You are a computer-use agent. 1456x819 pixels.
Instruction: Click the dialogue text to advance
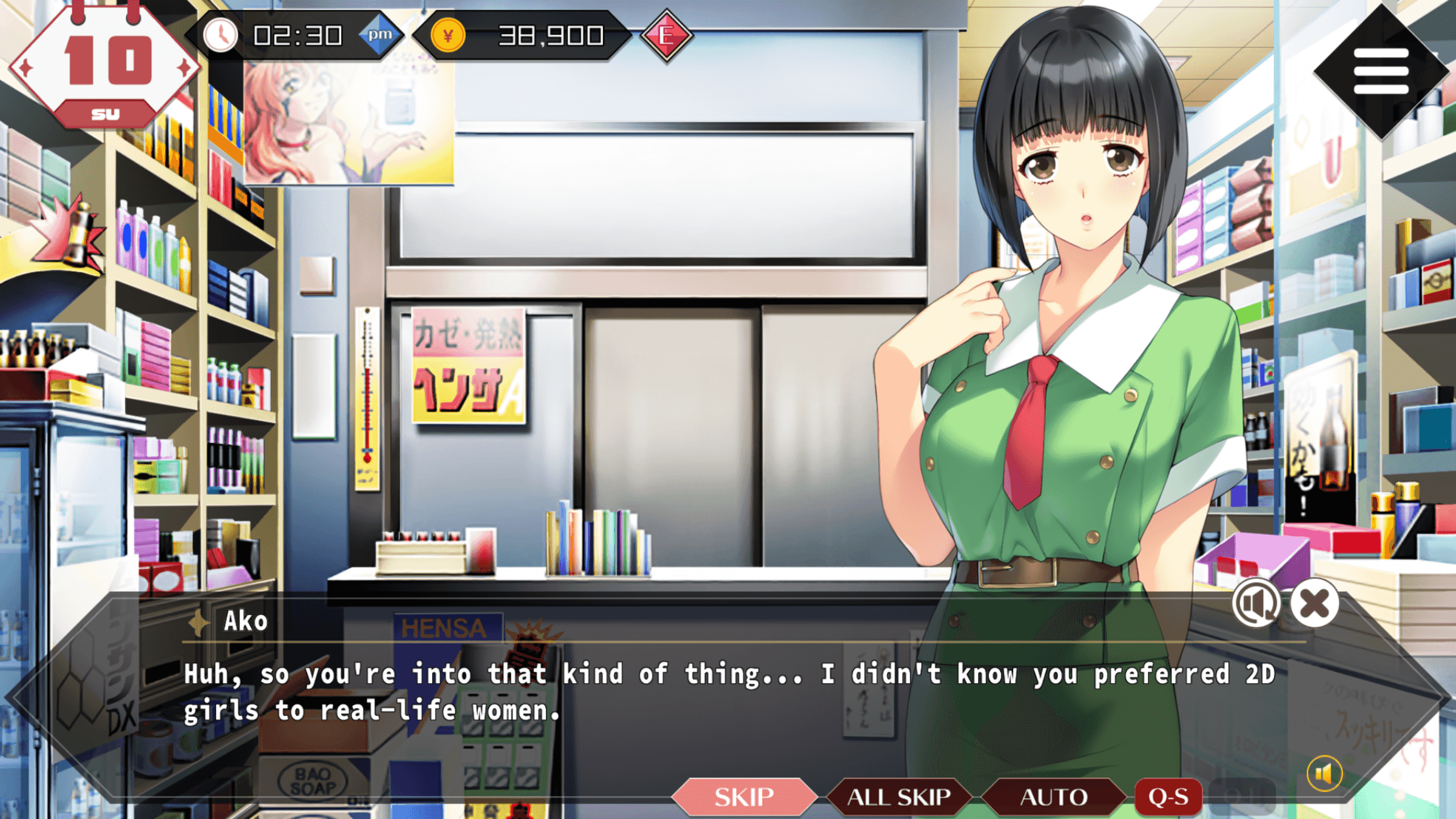pos(728,692)
